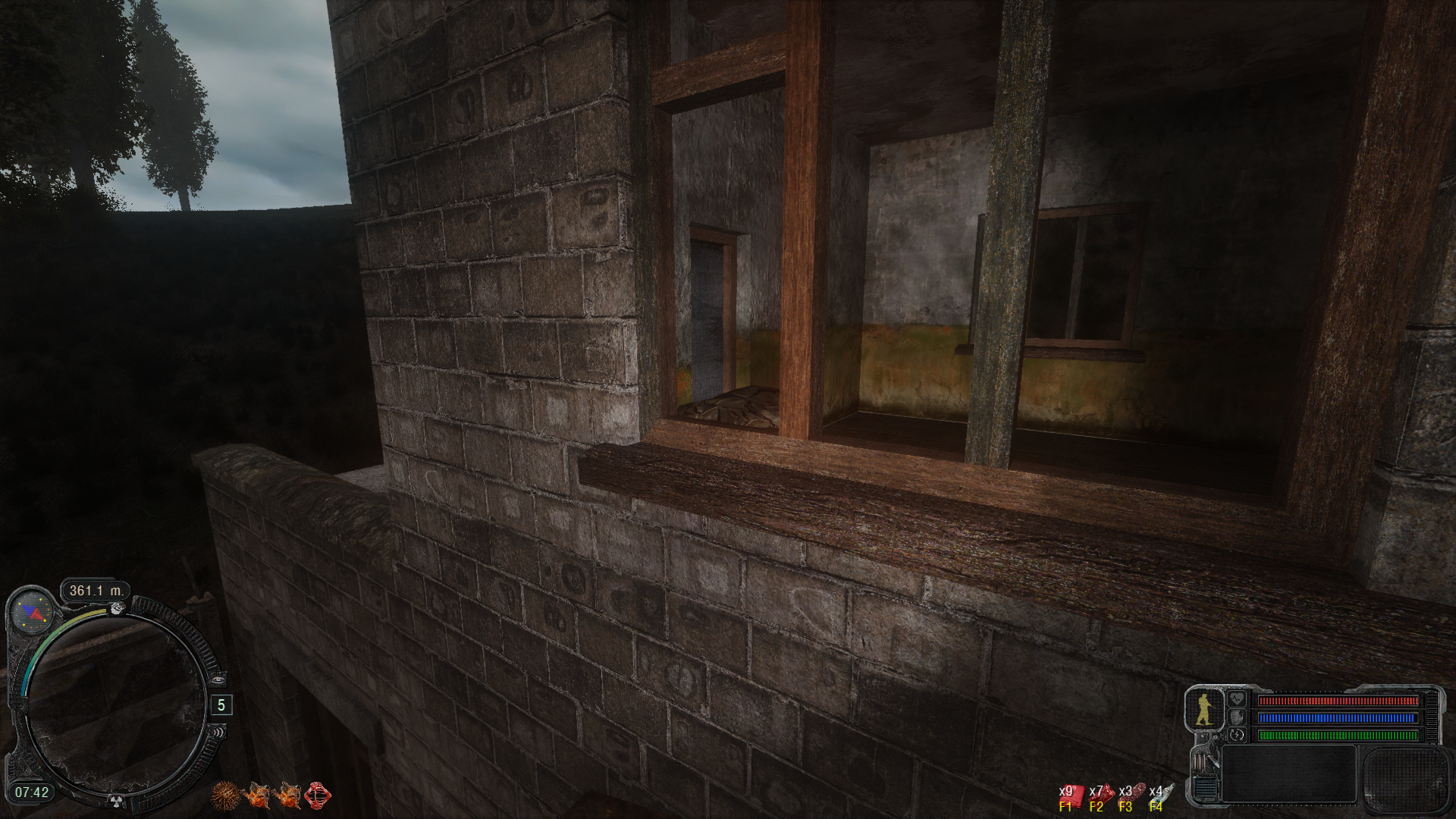Click the 361.1 m distance display
This screenshot has height=819, width=1456.
coord(96,589)
